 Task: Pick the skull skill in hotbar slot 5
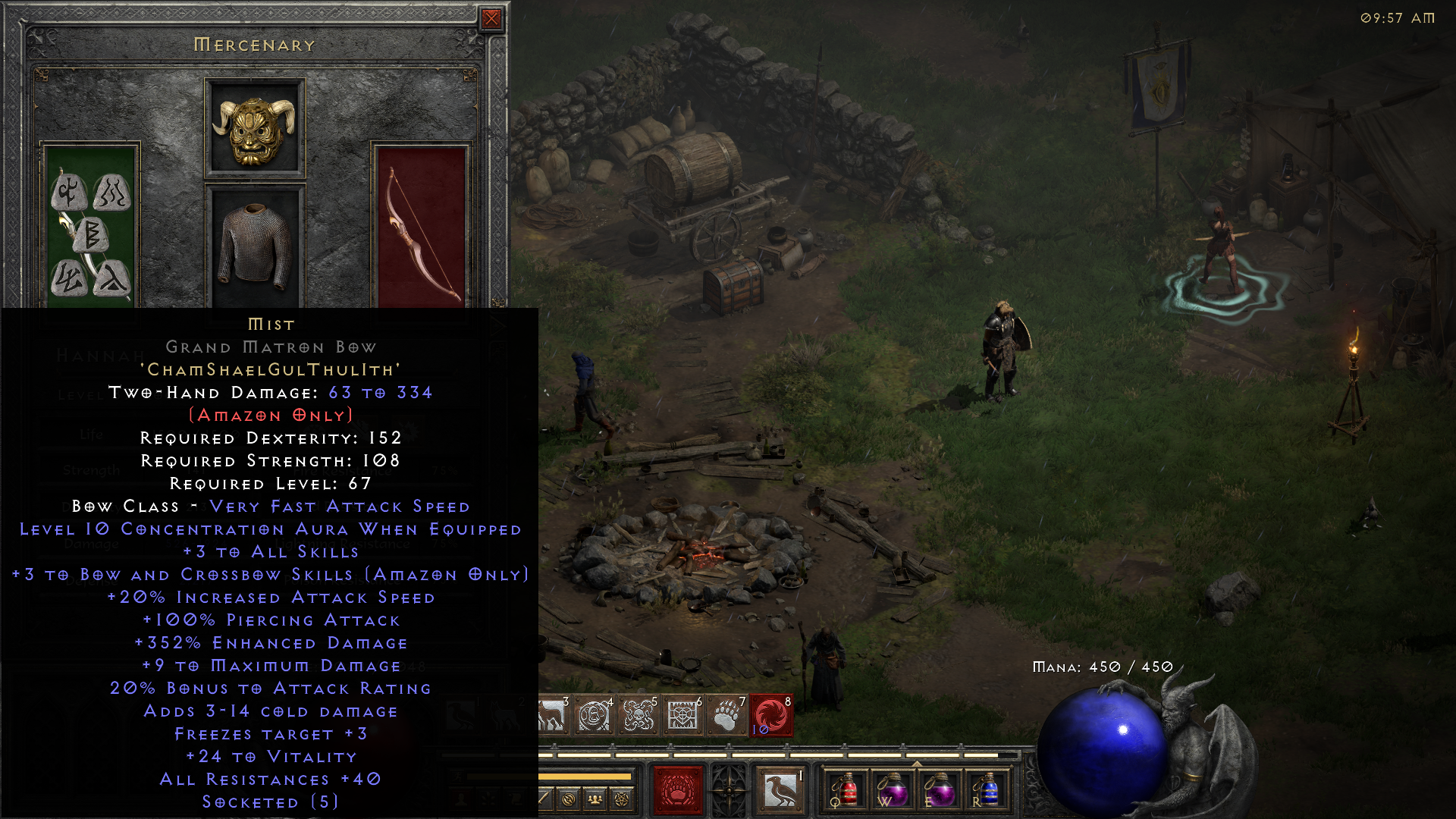click(x=638, y=715)
